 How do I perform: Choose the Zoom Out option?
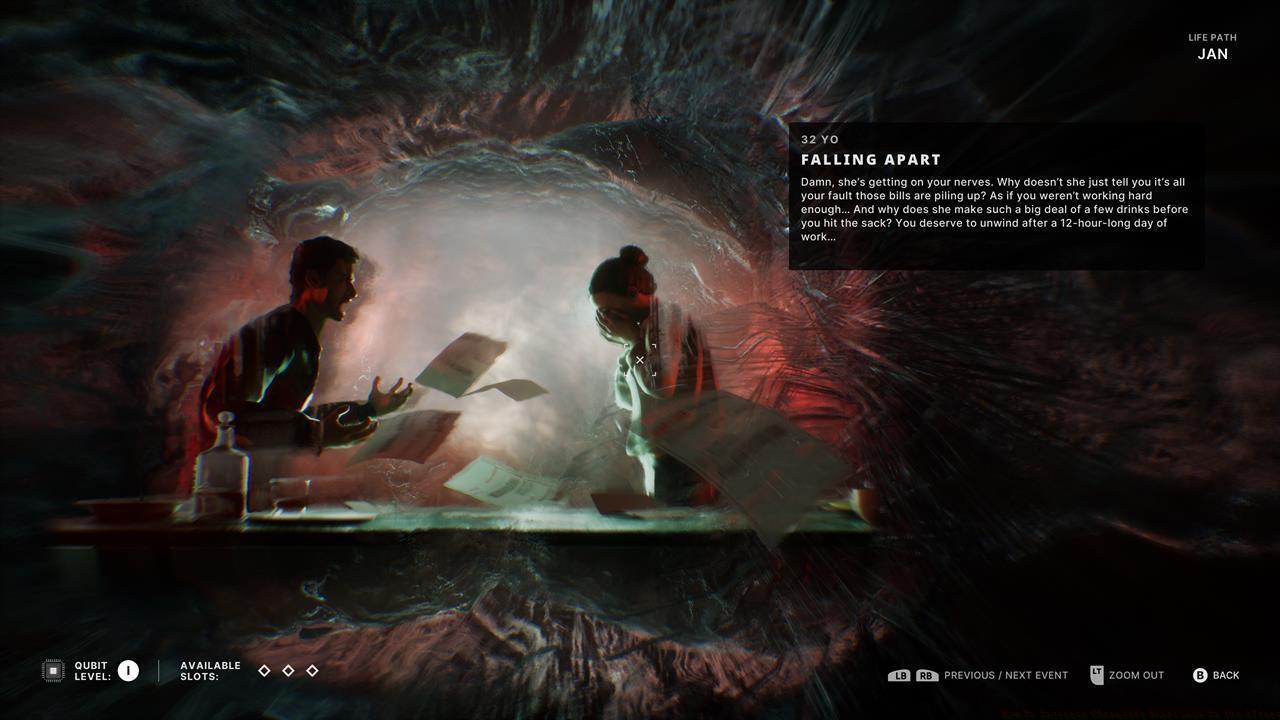(1136, 676)
